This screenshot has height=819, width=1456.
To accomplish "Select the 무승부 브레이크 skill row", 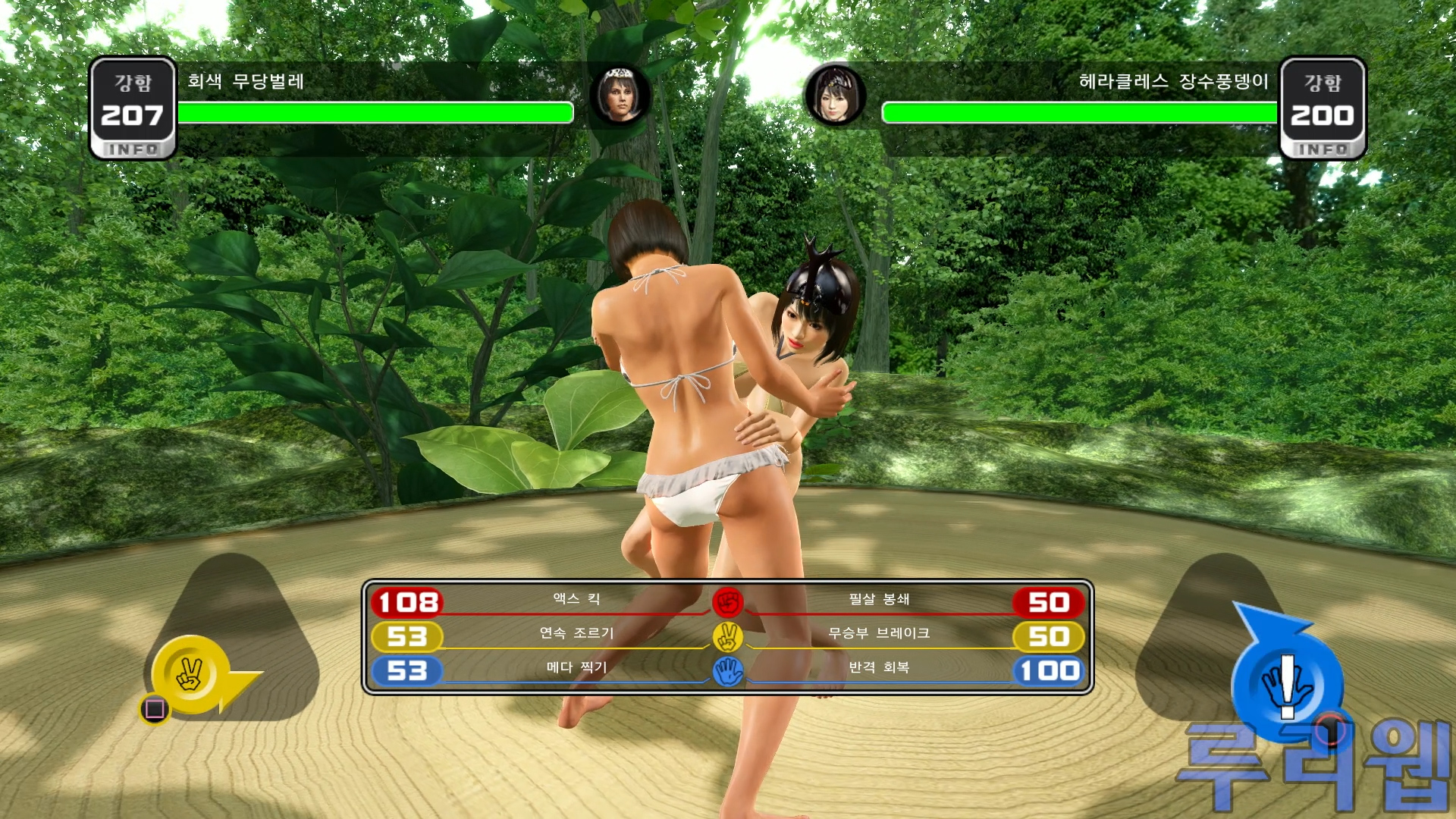I will 879,633.
